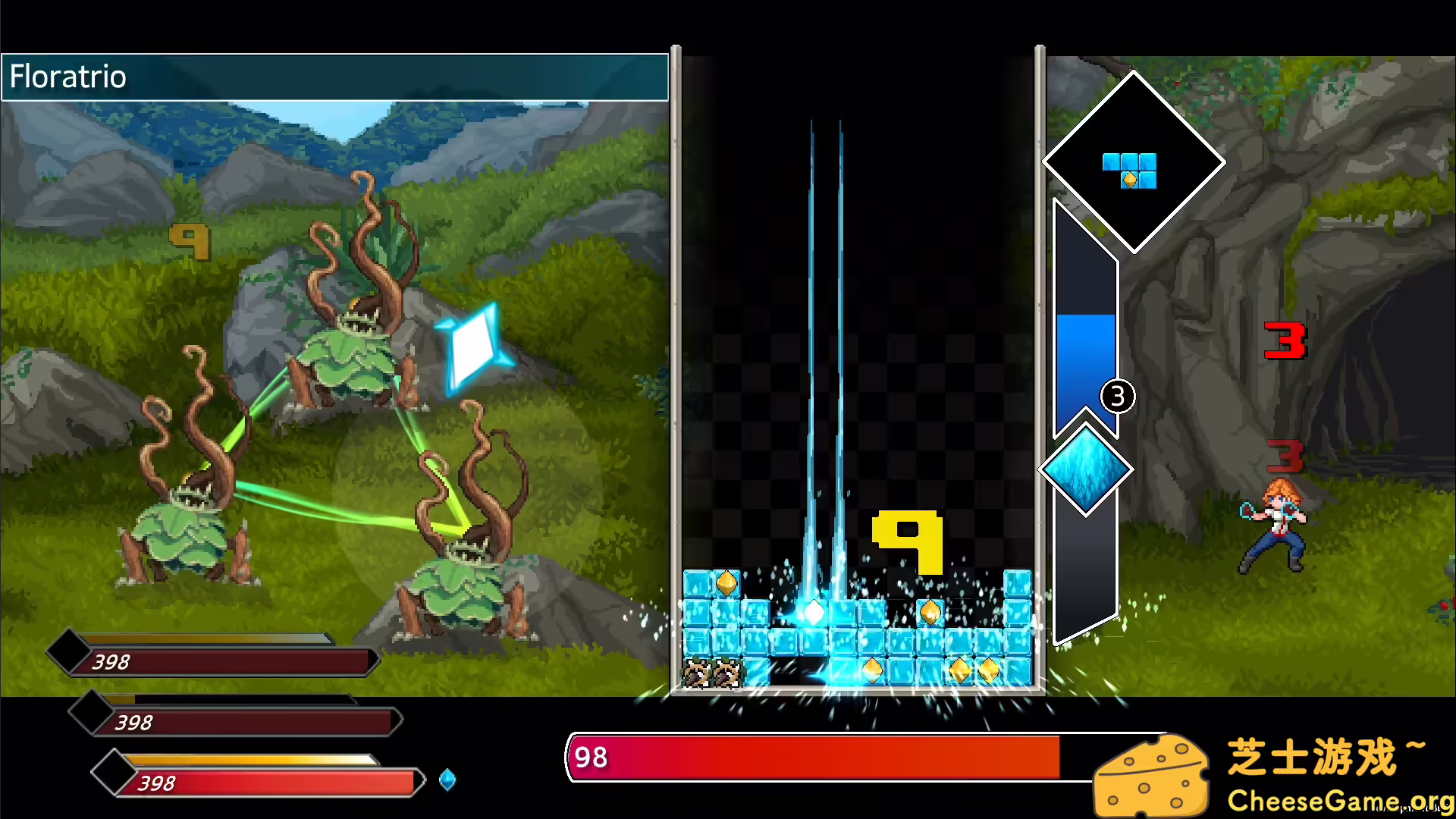Toggle the diamond marker on the middle 398 bar
Screen dimensions: 1456x819
tap(91, 711)
